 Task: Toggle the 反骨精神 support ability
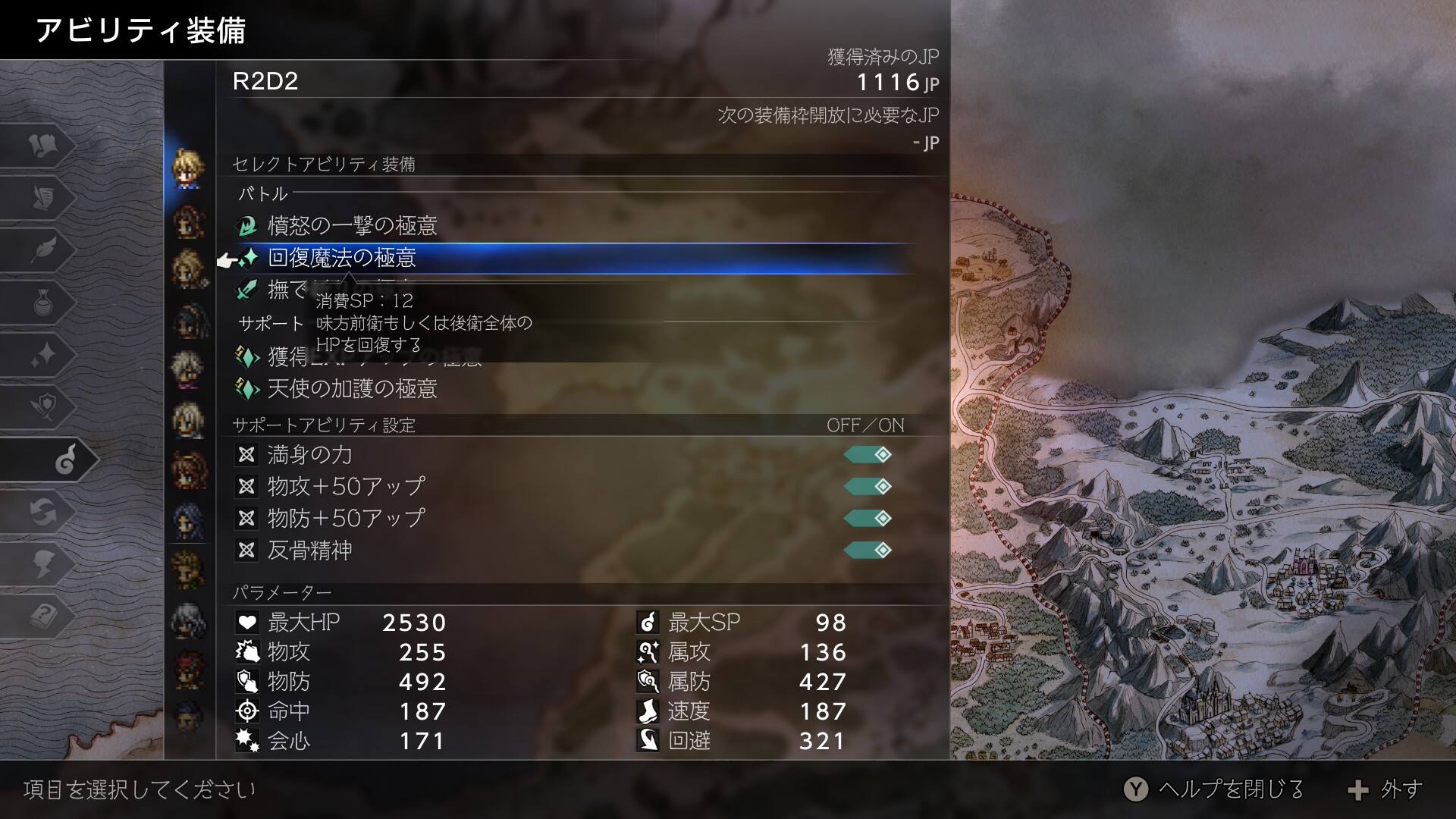(x=868, y=551)
